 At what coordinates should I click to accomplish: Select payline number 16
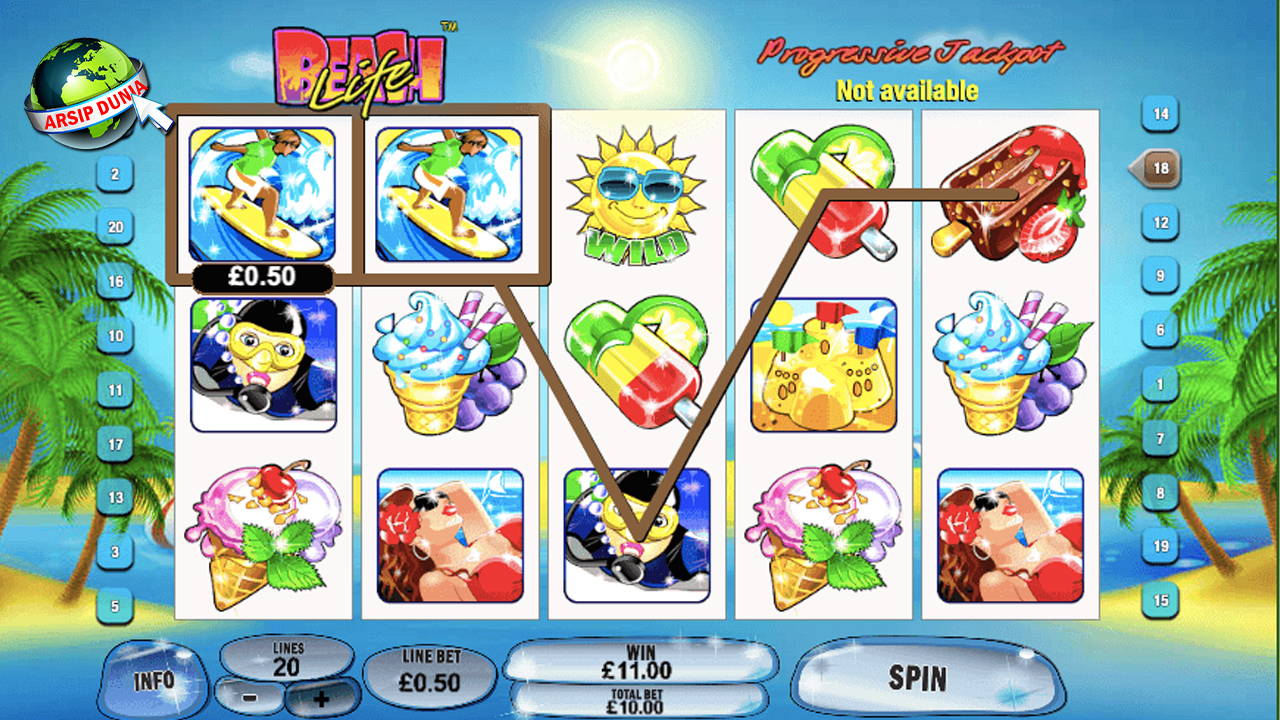coord(115,282)
